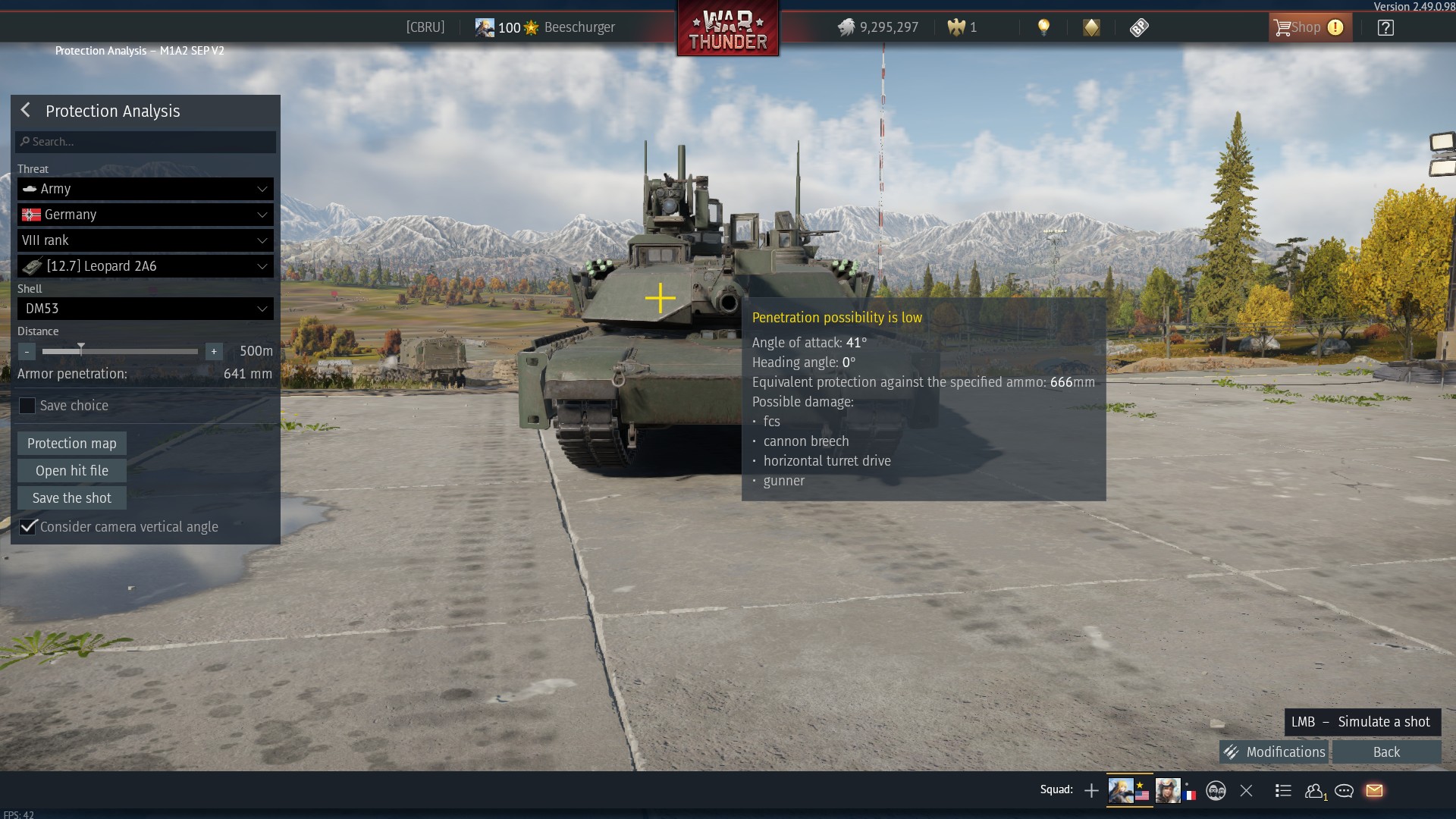Increase distance with the plus button
This screenshot has width=1456, height=819.
coord(214,351)
